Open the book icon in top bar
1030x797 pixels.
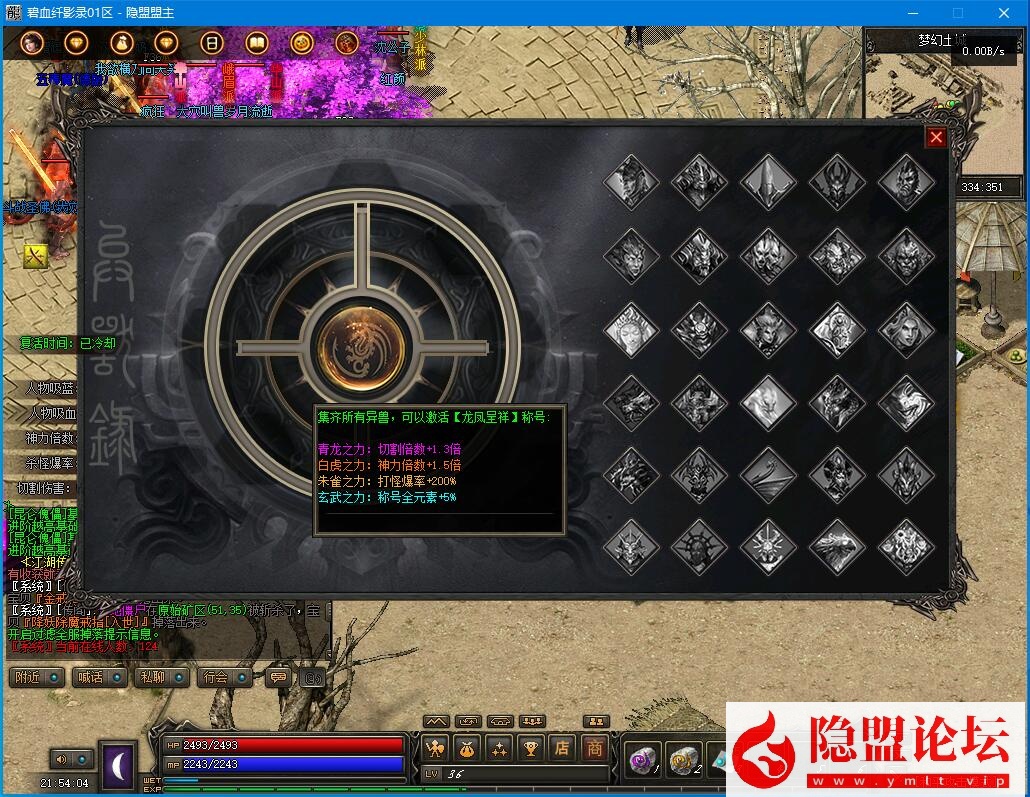pos(256,43)
